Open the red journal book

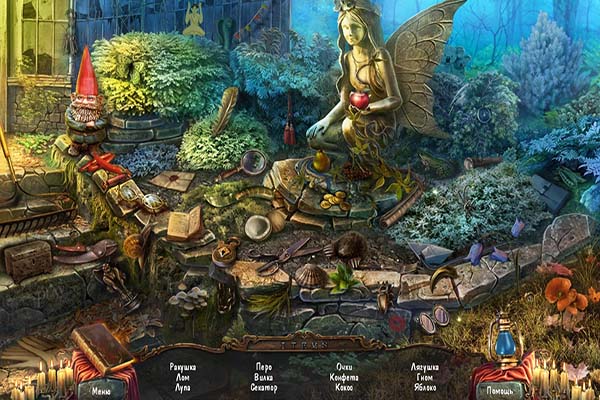101,347
